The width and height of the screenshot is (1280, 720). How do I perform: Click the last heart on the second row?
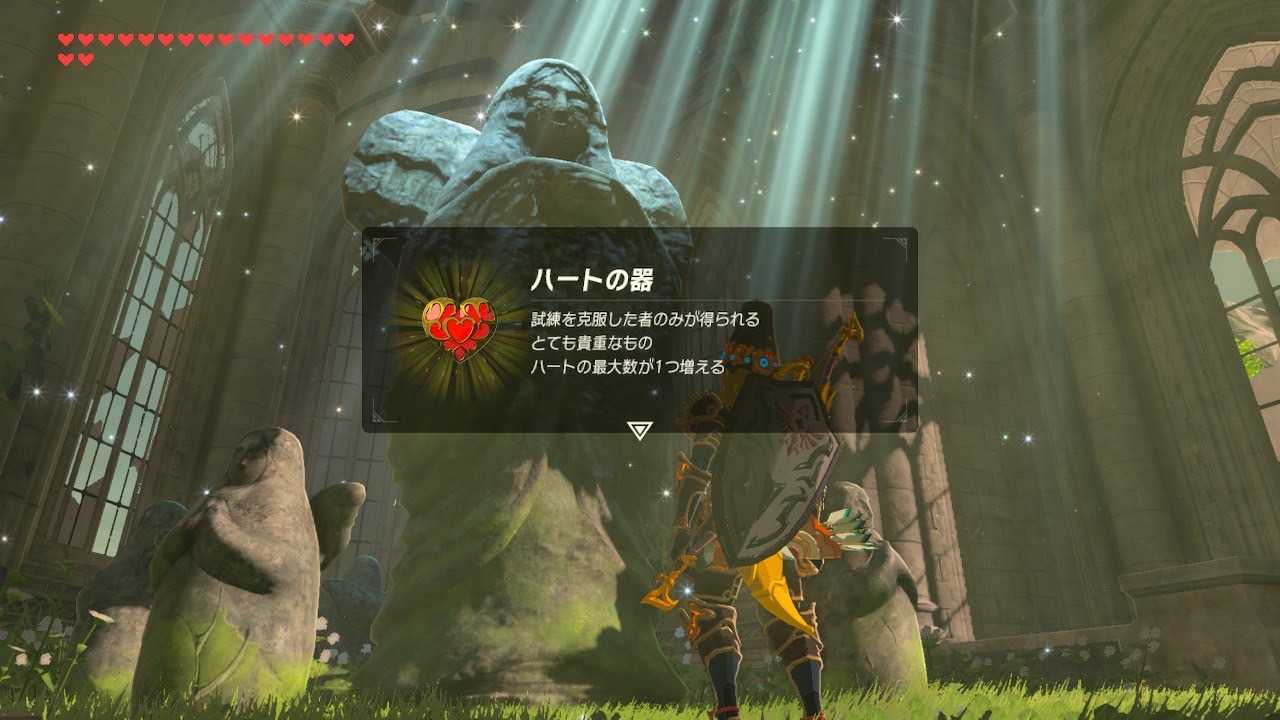(85, 58)
